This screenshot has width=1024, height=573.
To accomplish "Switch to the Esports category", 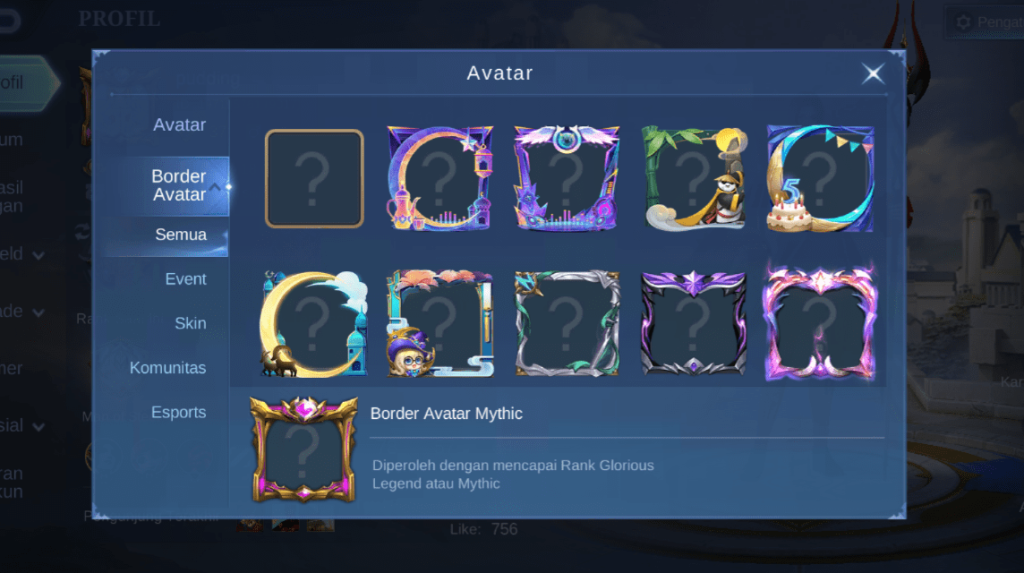I will tap(178, 412).
